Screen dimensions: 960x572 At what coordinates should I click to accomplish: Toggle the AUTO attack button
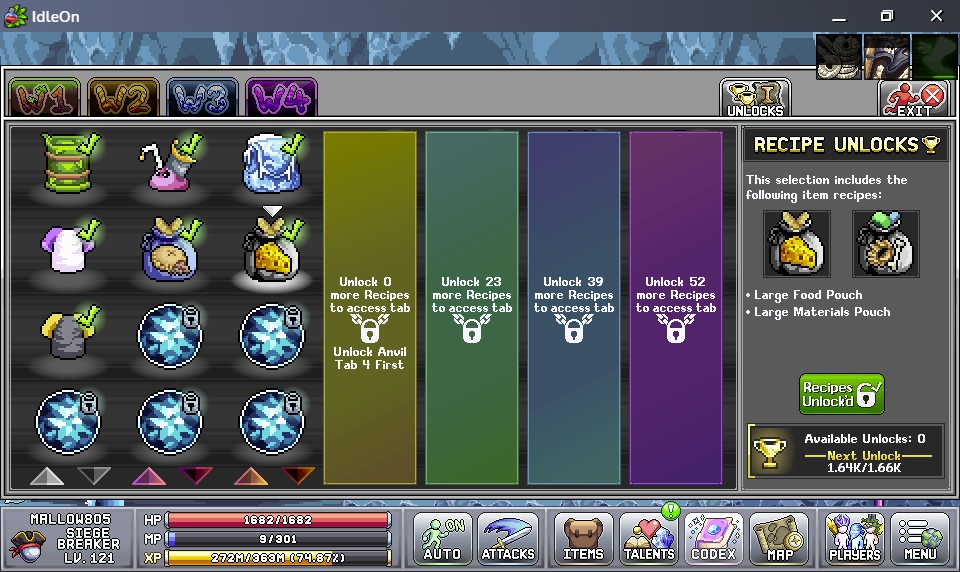442,540
